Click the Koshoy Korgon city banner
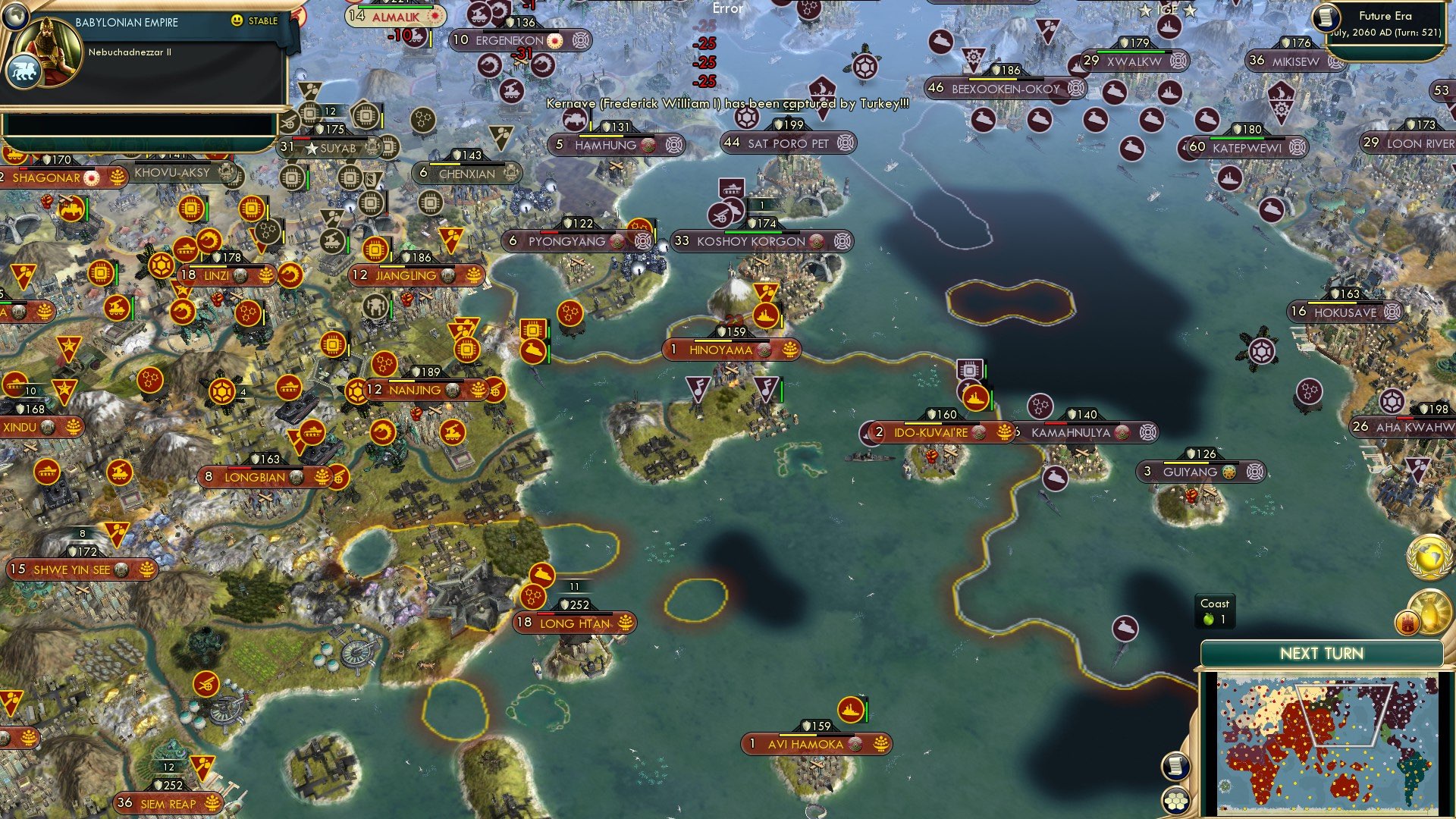This screenshot has width=1456, height=819. point(751,241)
